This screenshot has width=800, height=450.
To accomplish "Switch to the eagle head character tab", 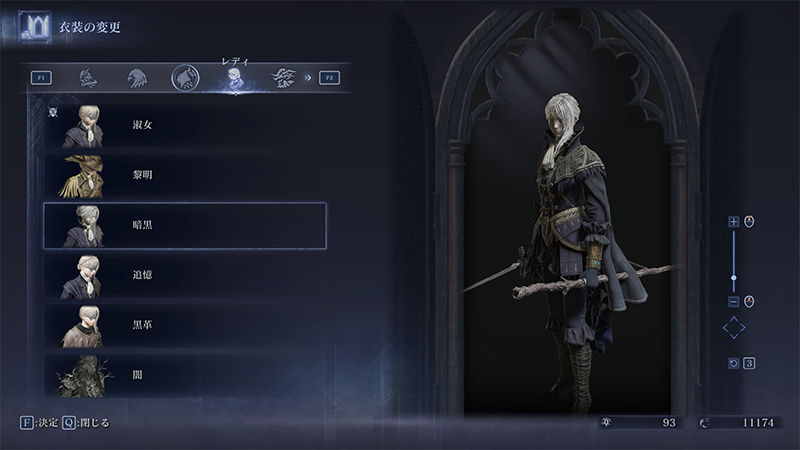I will (137, 77).
